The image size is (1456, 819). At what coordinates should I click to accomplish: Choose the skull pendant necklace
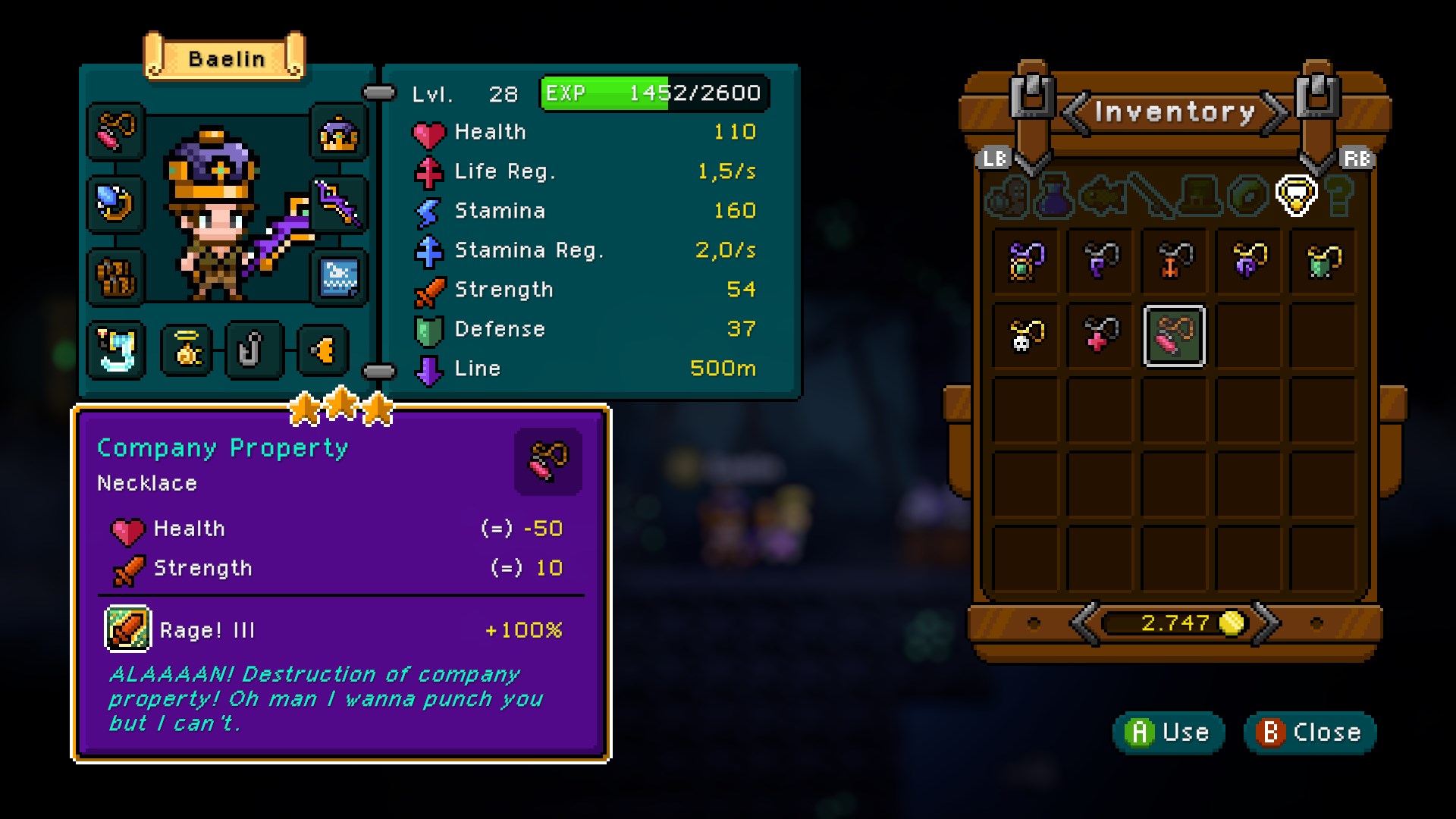pyautogui.click(x=1026, y=335)
